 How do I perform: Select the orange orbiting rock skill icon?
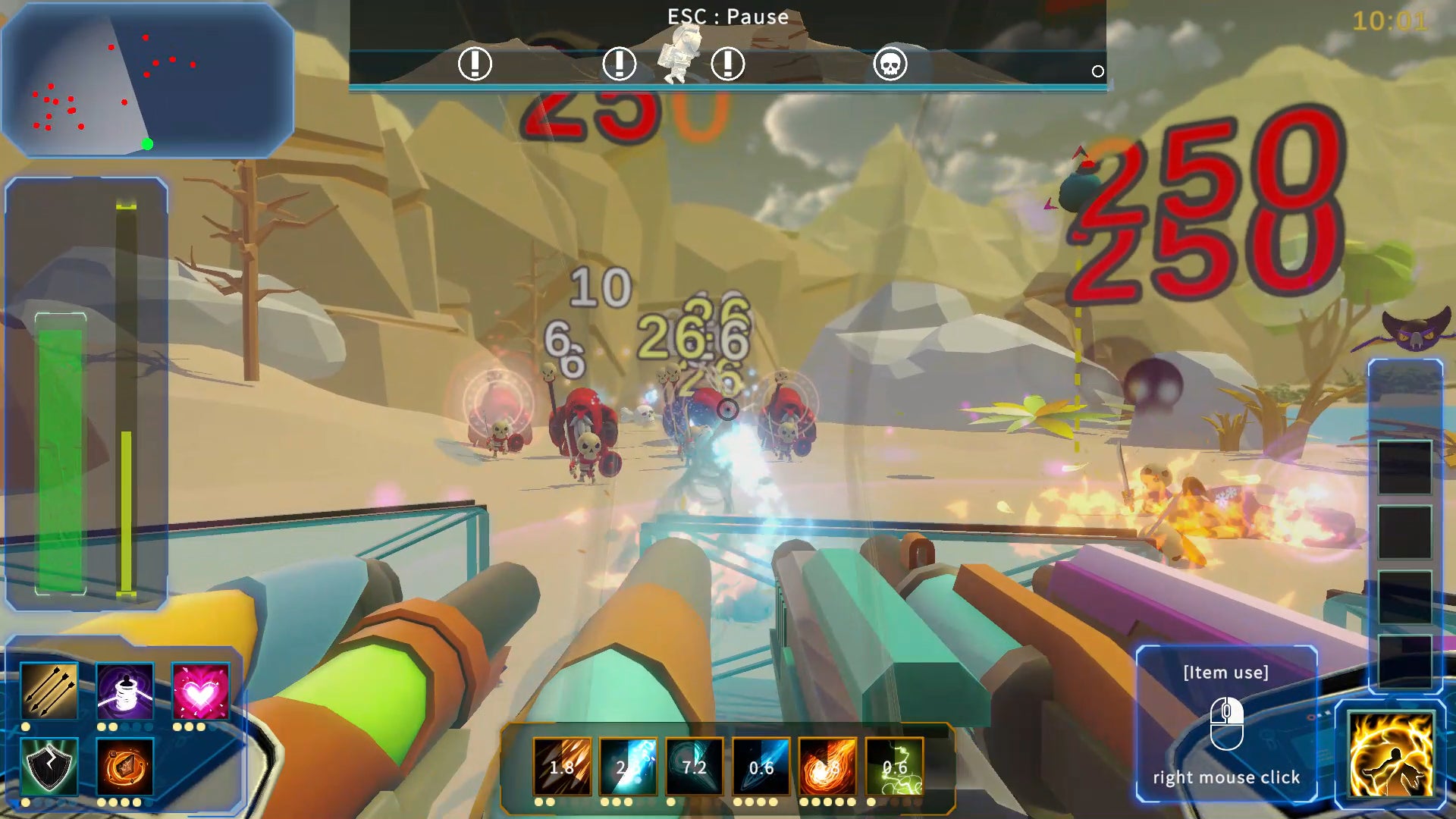(x=125, y=766)
